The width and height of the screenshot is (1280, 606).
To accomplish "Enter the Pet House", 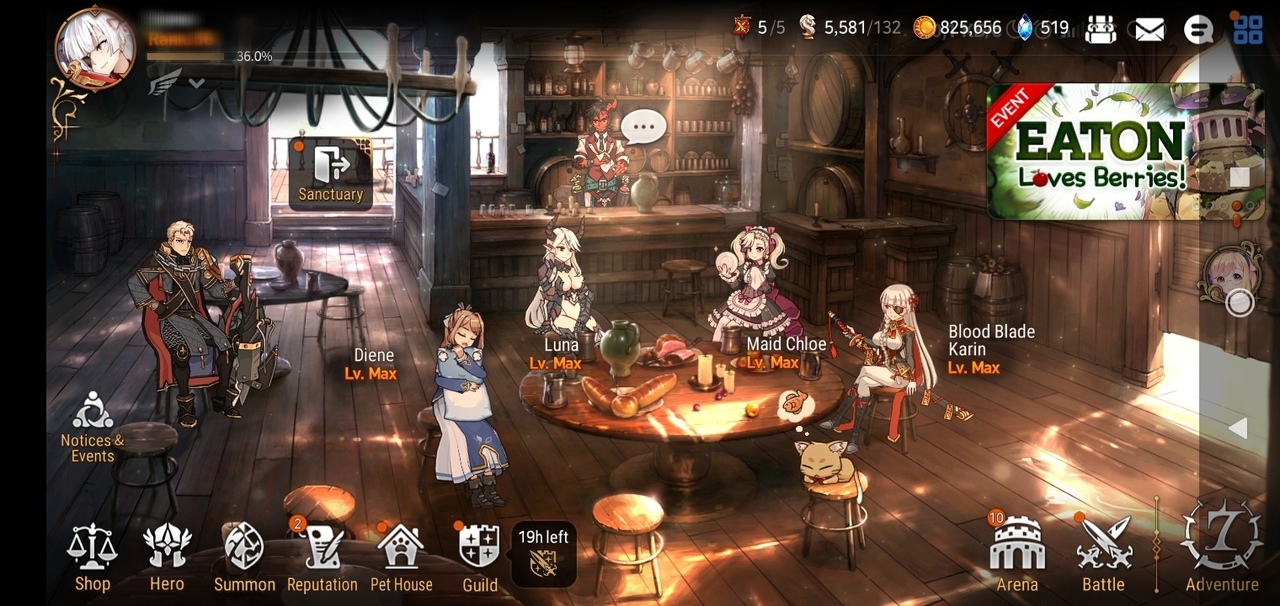I will click(401, 558).
